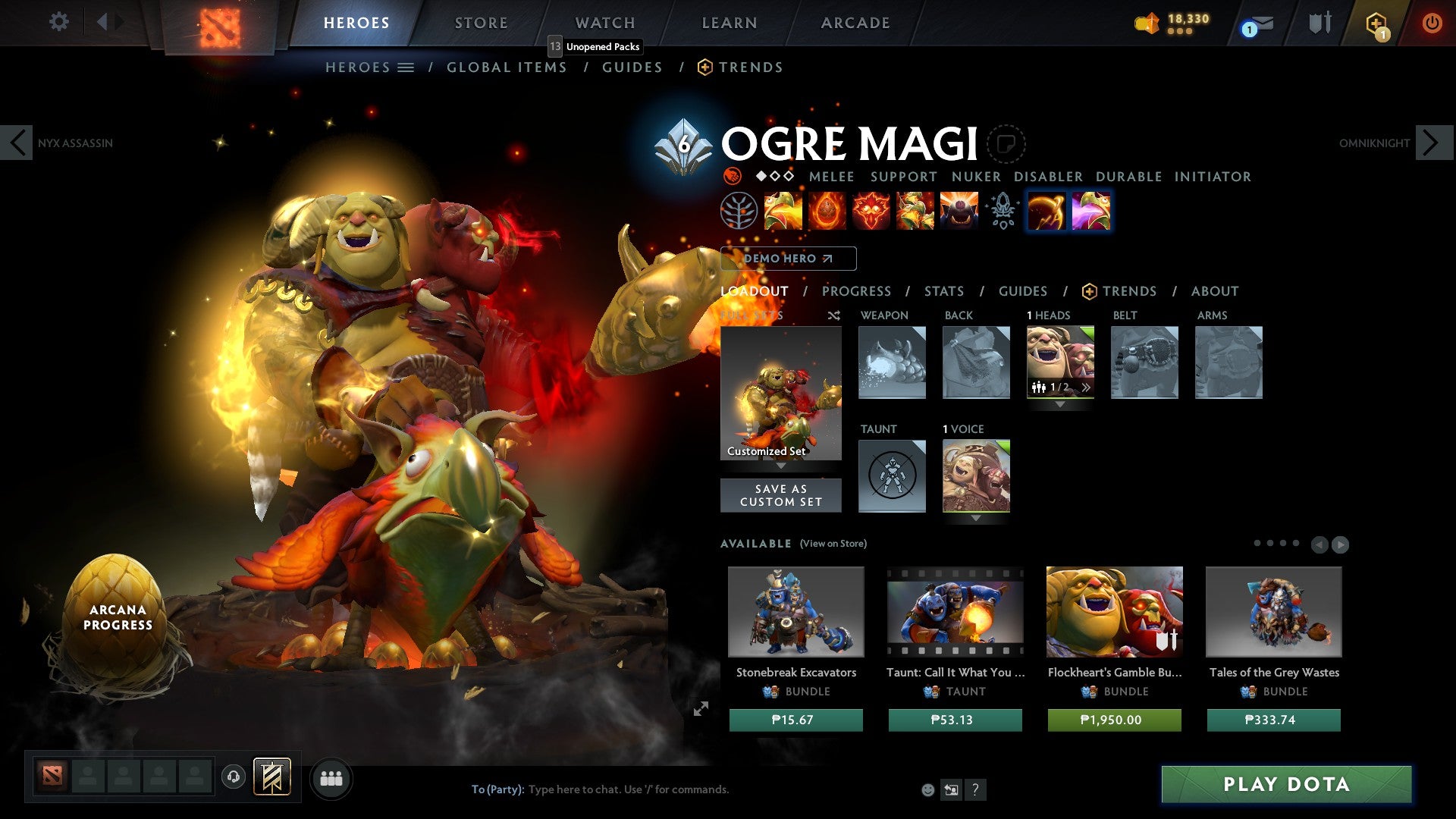Switch to the STATS tab
Viewport: 1456px width, 819px height.
pos(943,291)
